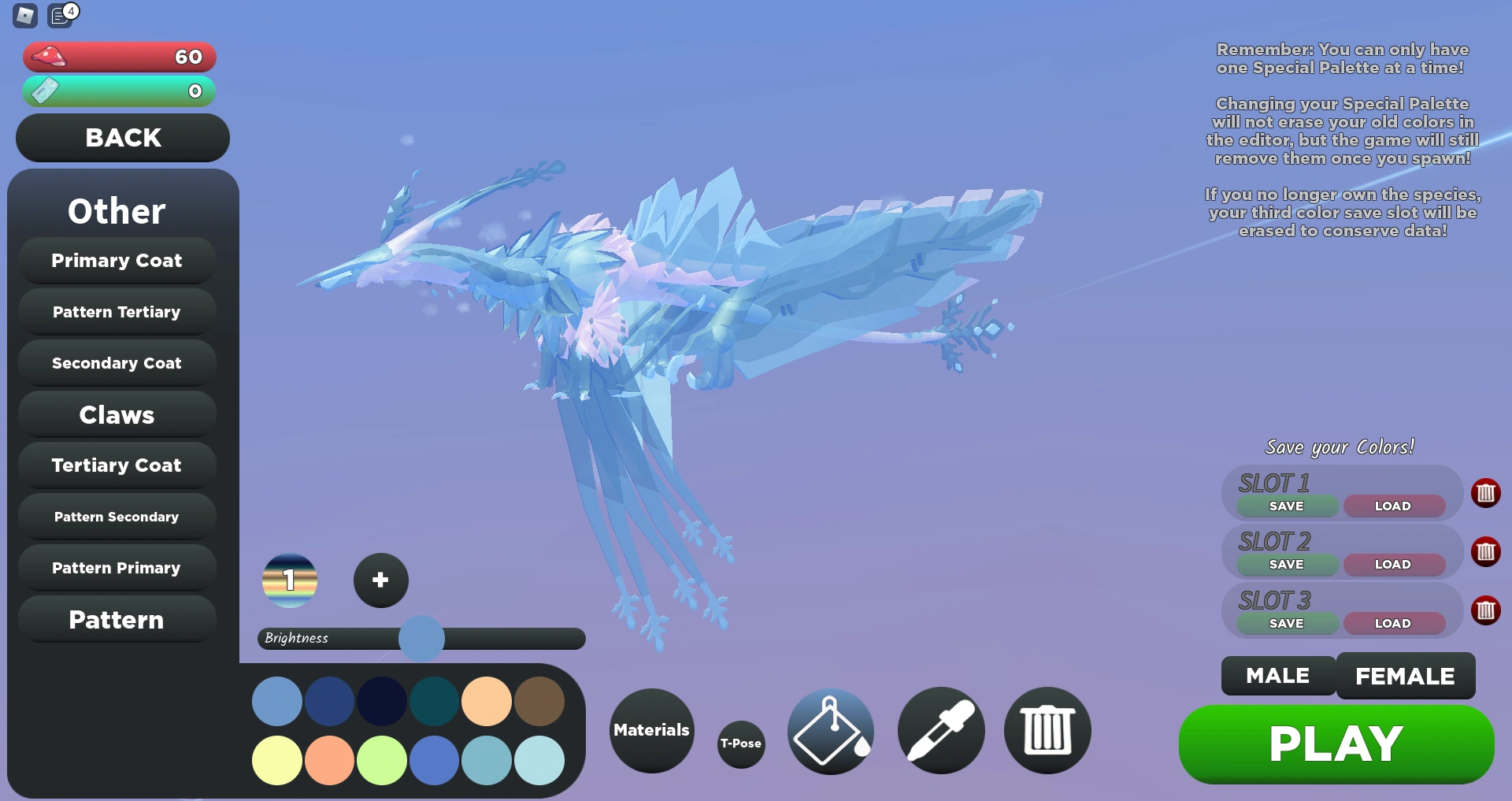Open the Primary Coat color options

tap(117, 261)
